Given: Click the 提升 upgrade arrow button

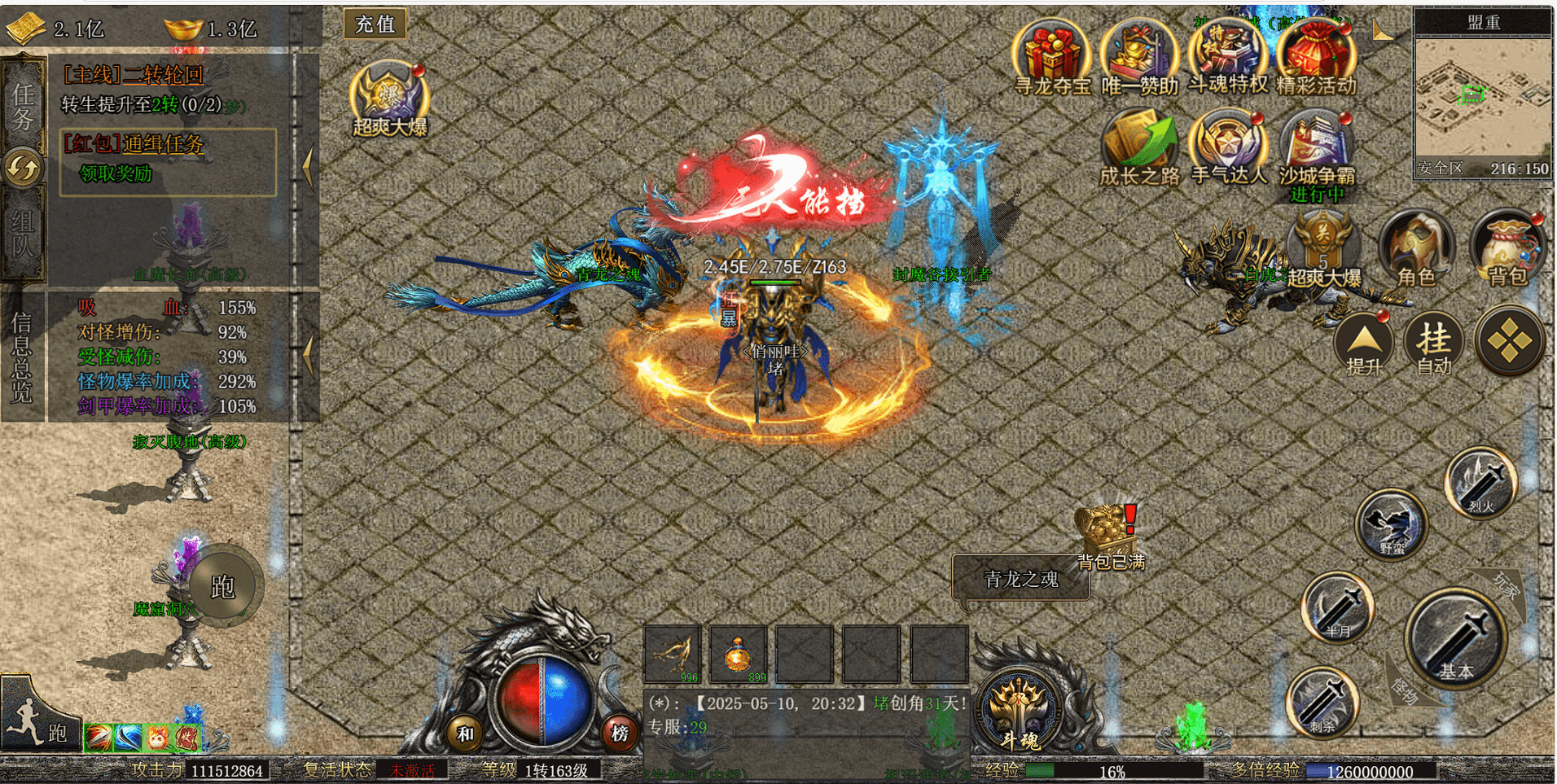Looking at the screenshot, I should tap(1364, 344).
